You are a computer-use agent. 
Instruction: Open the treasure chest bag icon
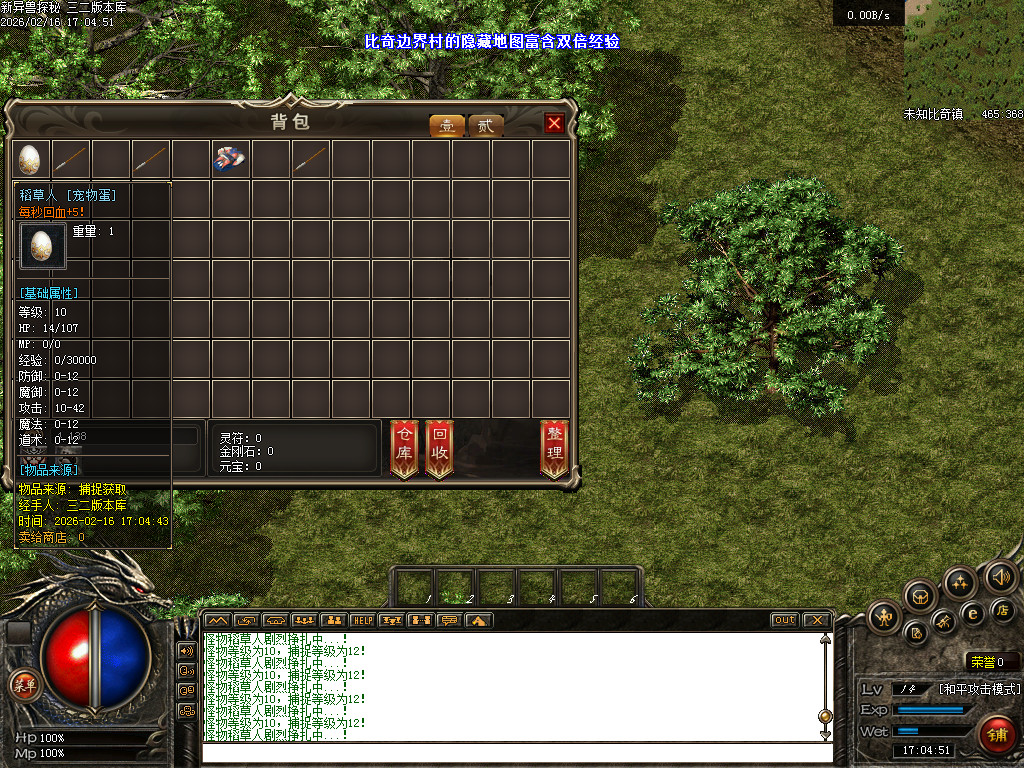(x=920, y=597)
